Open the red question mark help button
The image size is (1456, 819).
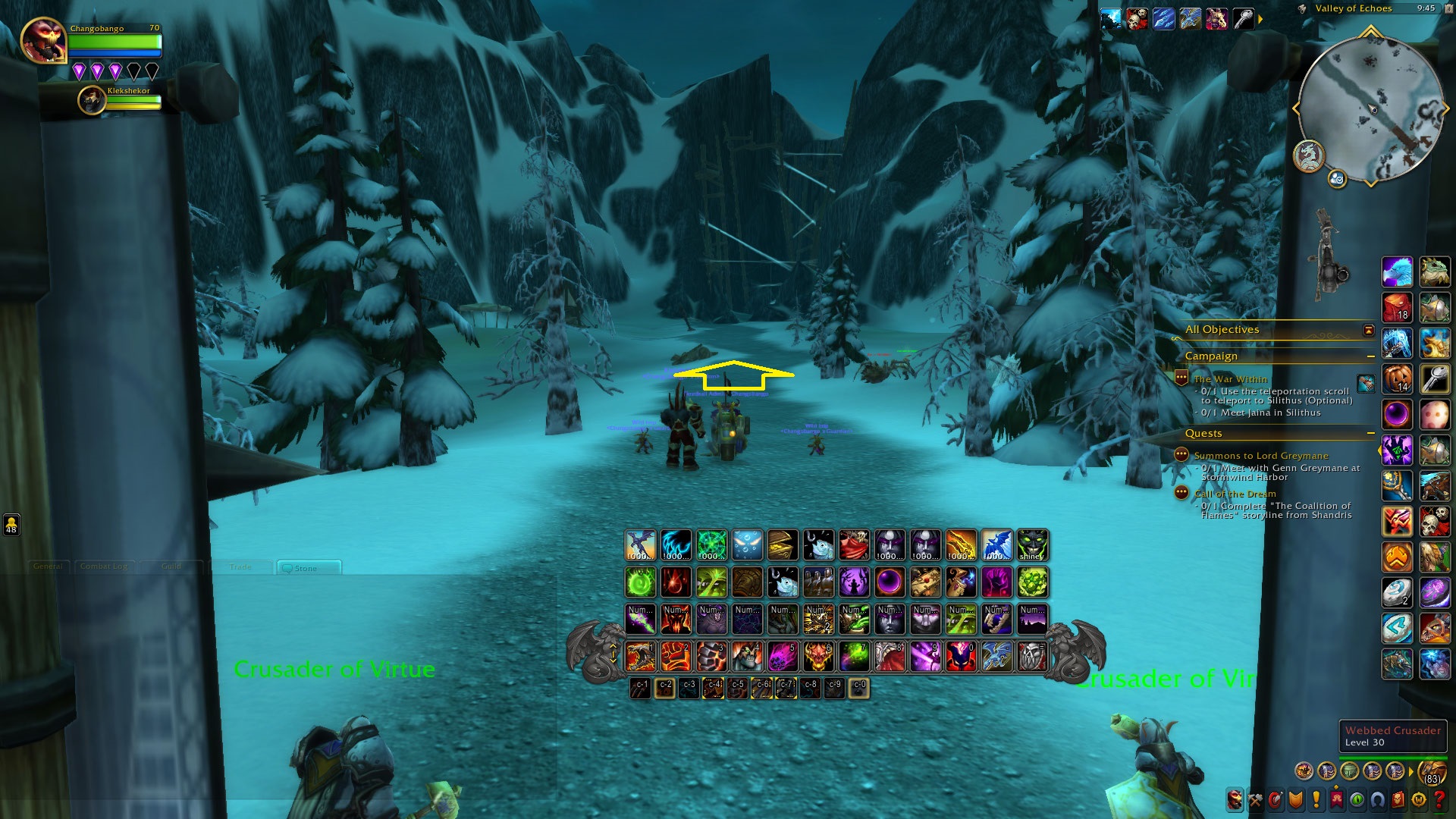pos(1439,799)
